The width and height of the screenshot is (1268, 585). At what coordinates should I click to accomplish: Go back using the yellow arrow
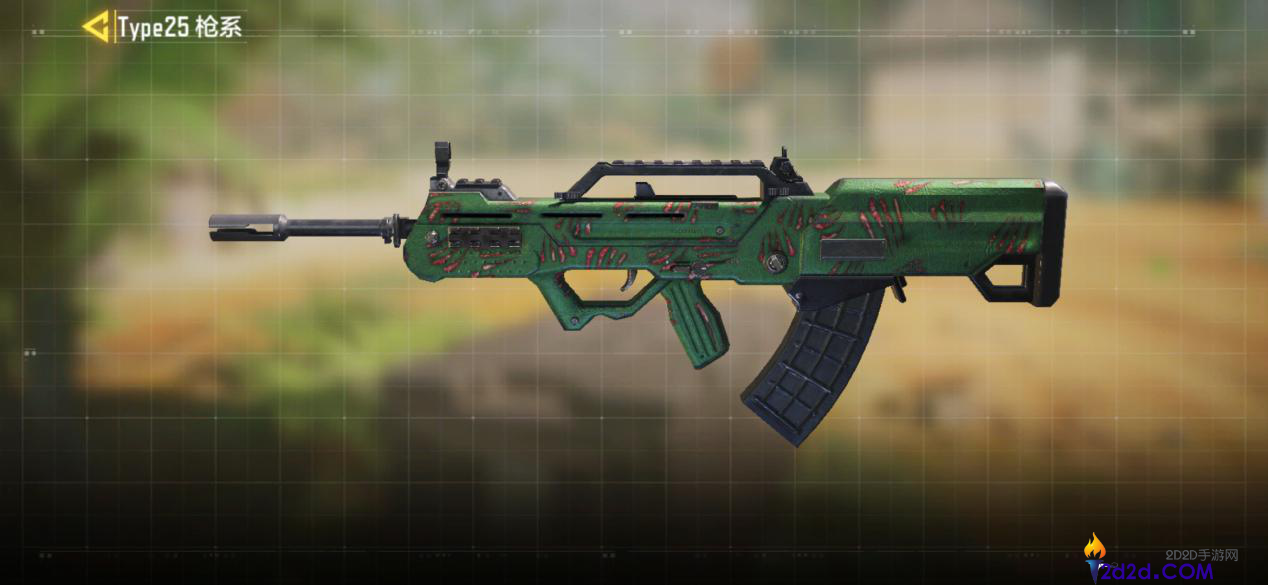(96, 27)
